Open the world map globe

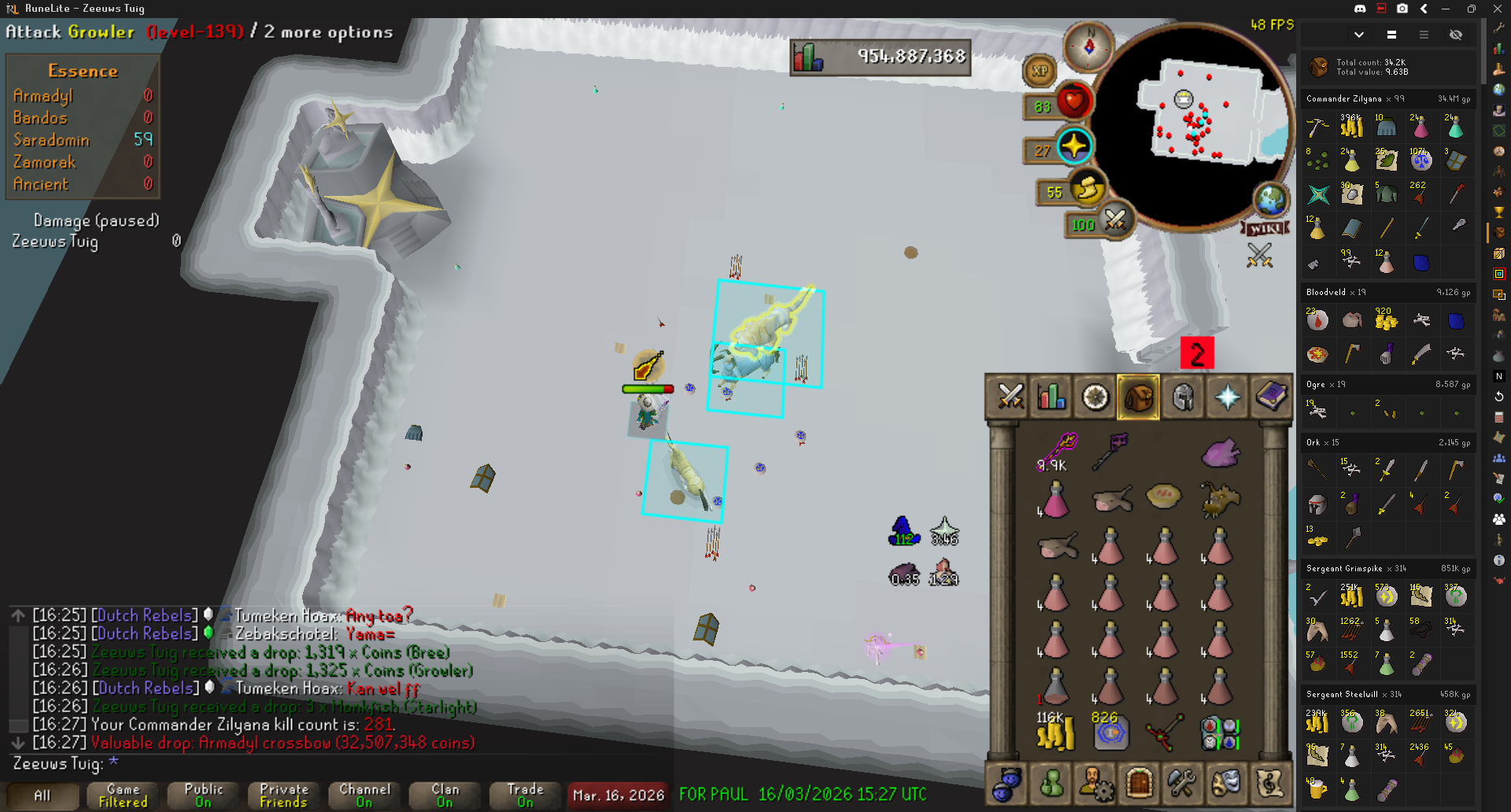click(x=1271, y=200)
